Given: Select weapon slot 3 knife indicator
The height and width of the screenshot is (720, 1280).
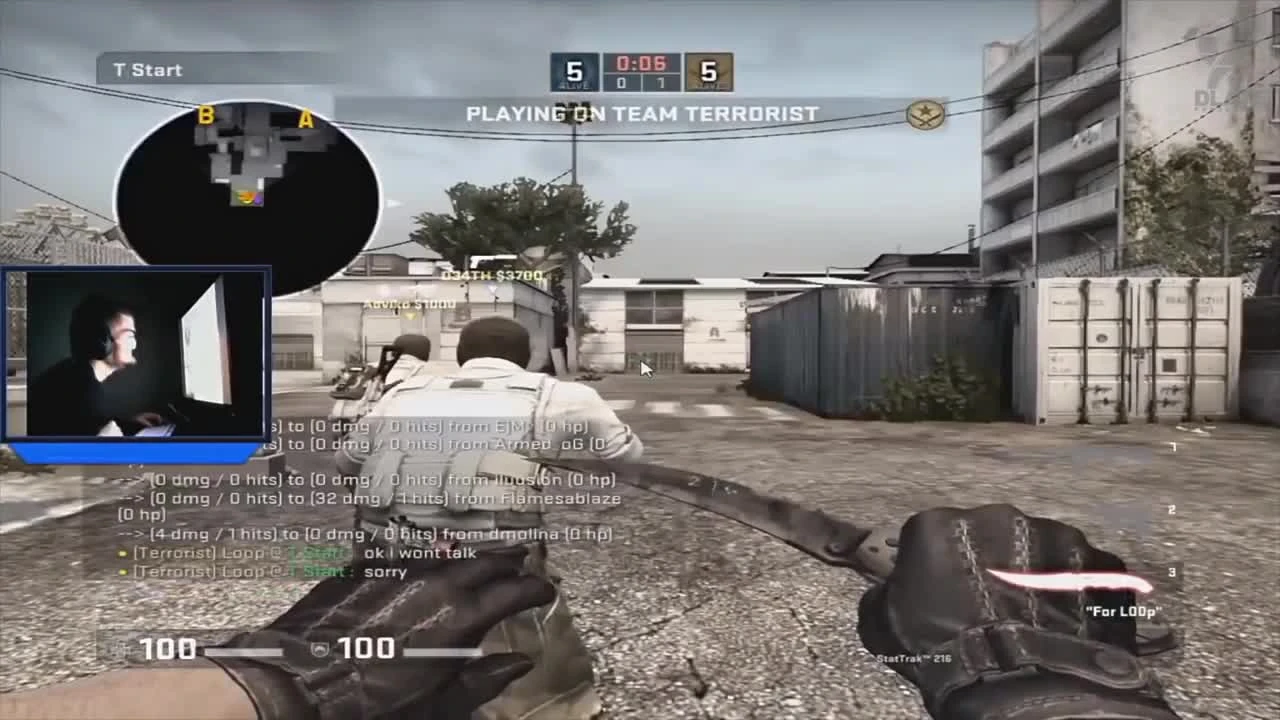Looking at the screenshot, I should click(1172, 572).
